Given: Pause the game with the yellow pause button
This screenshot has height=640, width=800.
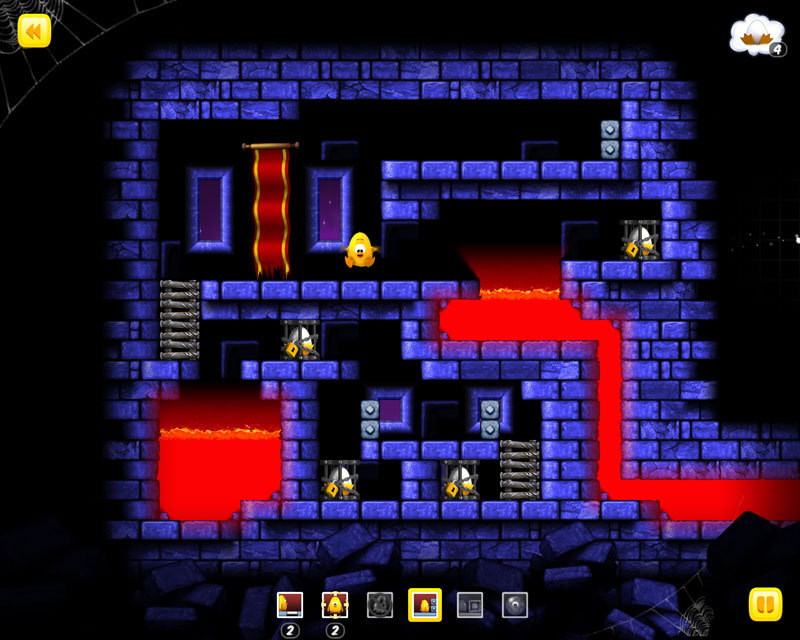Looking at the screenshot, I should [x=765, y=604].
